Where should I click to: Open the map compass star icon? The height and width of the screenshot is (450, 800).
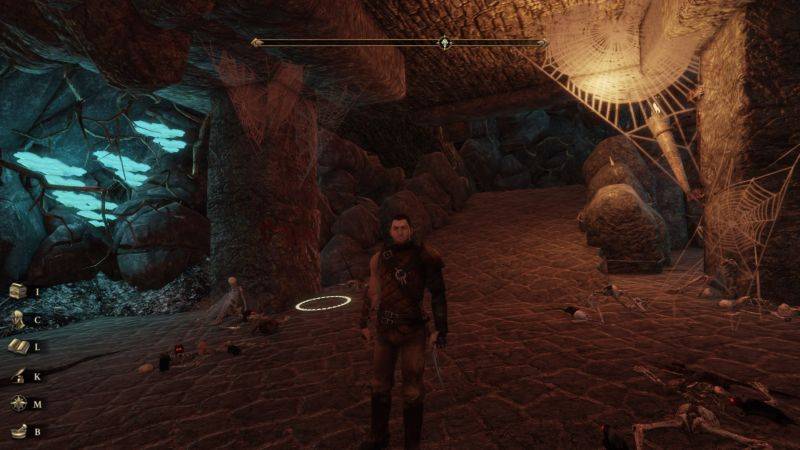pyautogui.click(x=18, y=403)
